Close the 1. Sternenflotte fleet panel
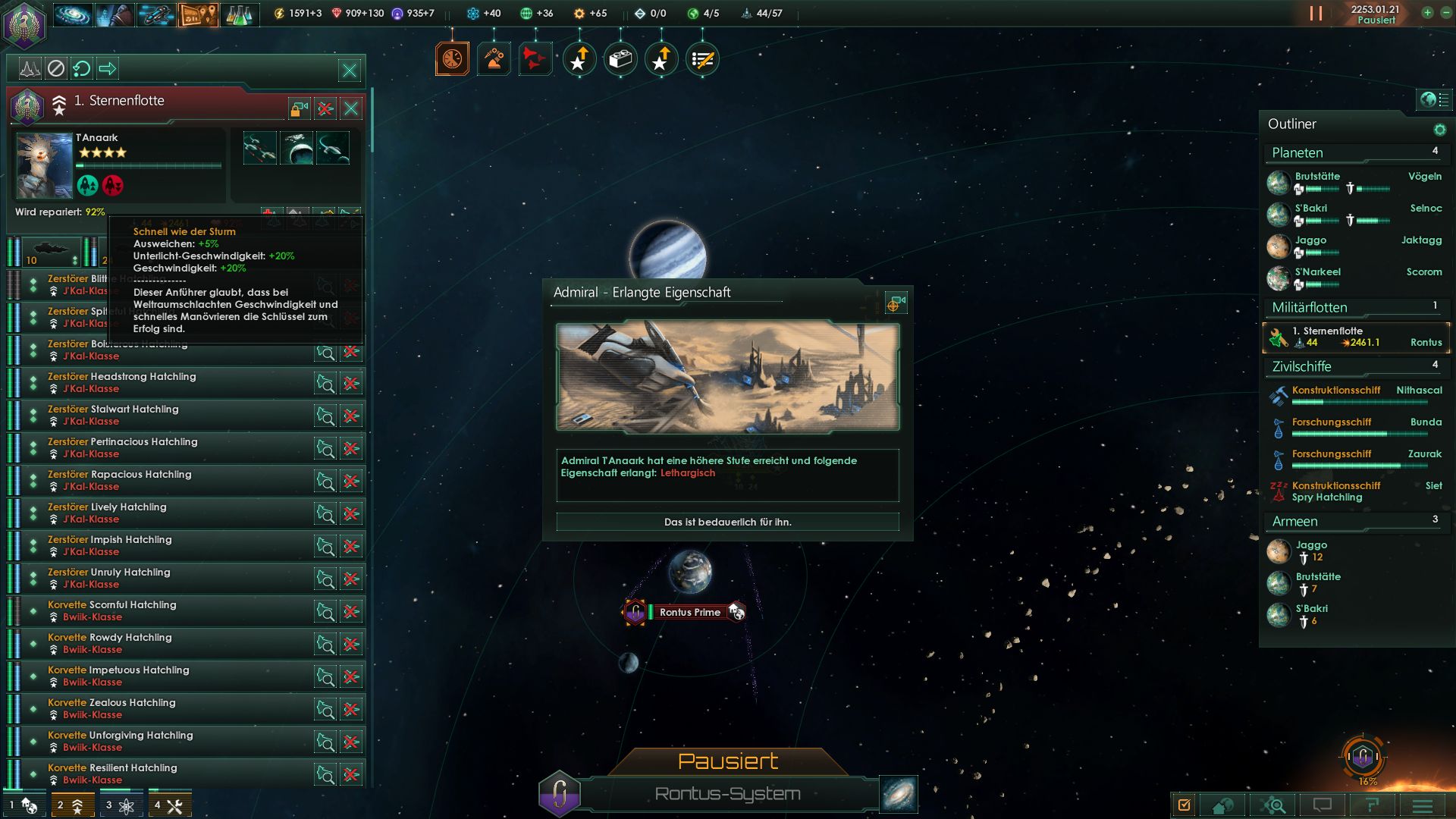This screenshot has width=1456, height=819. click(351, 108)
